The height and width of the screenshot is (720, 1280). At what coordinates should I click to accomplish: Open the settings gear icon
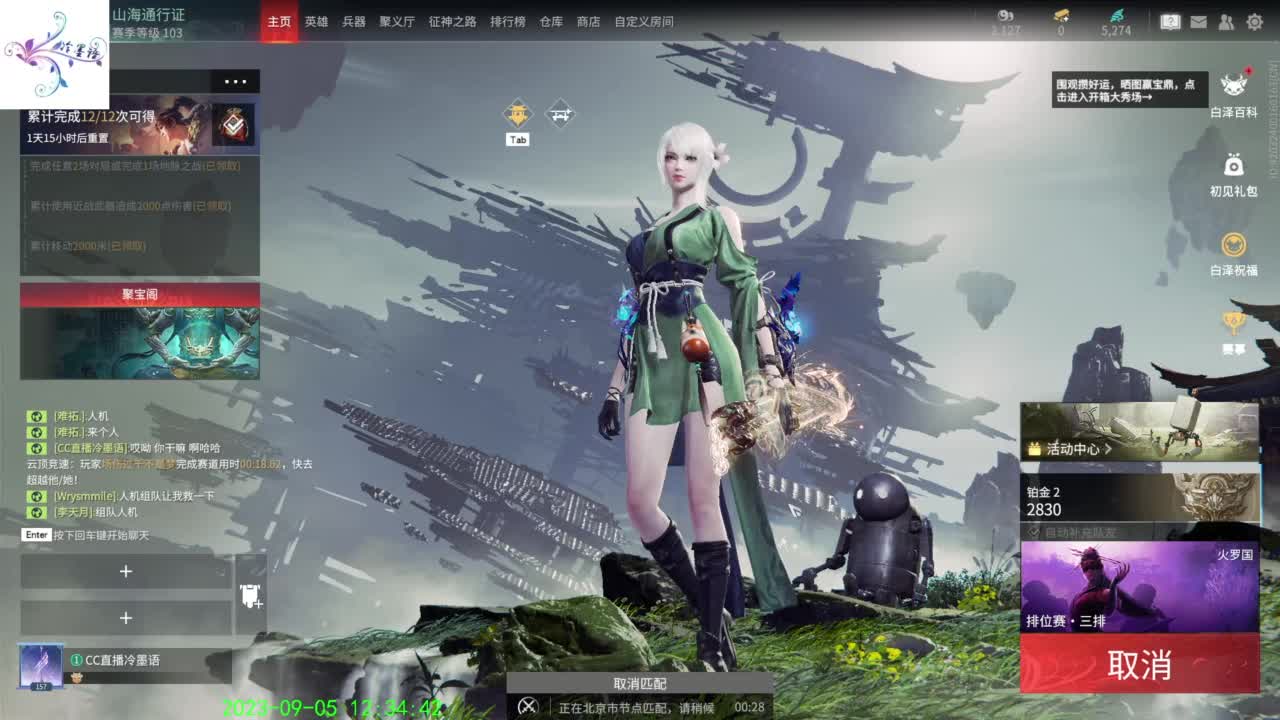1256,20
